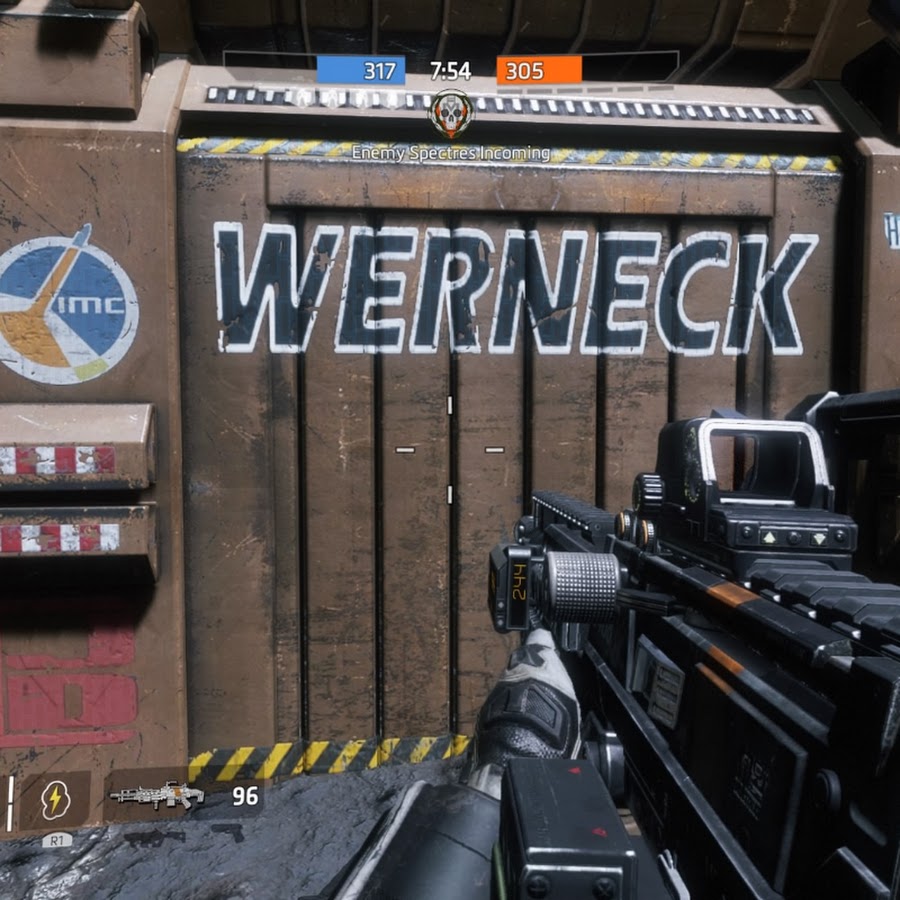Activate the lightning bolt ability icon
This screenshot has width=900, height=900.
point(54,799)
